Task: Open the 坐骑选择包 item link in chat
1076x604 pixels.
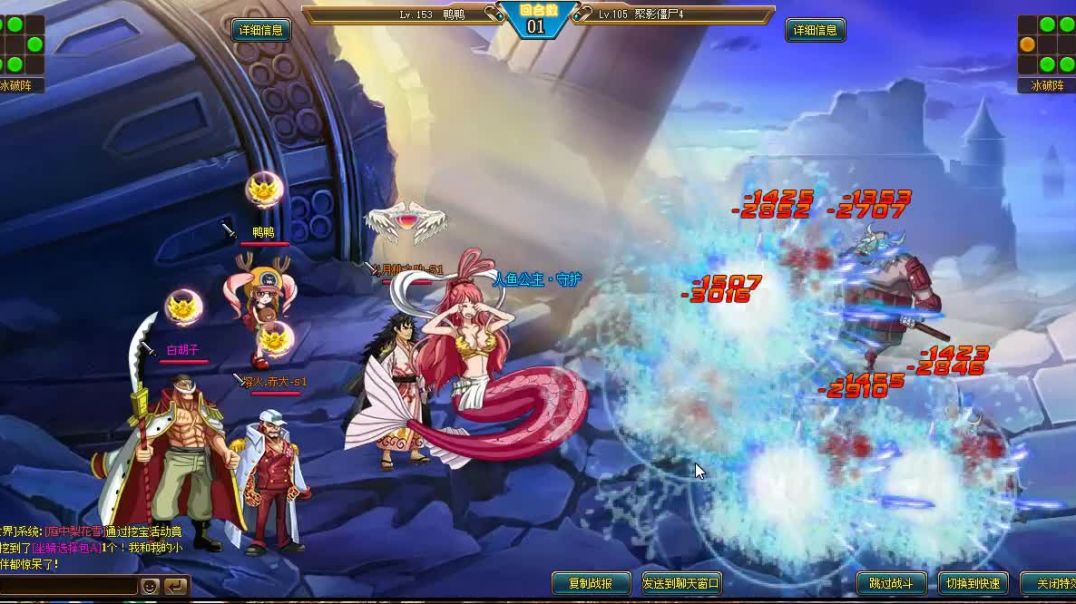Action: (x=65, y=548)
